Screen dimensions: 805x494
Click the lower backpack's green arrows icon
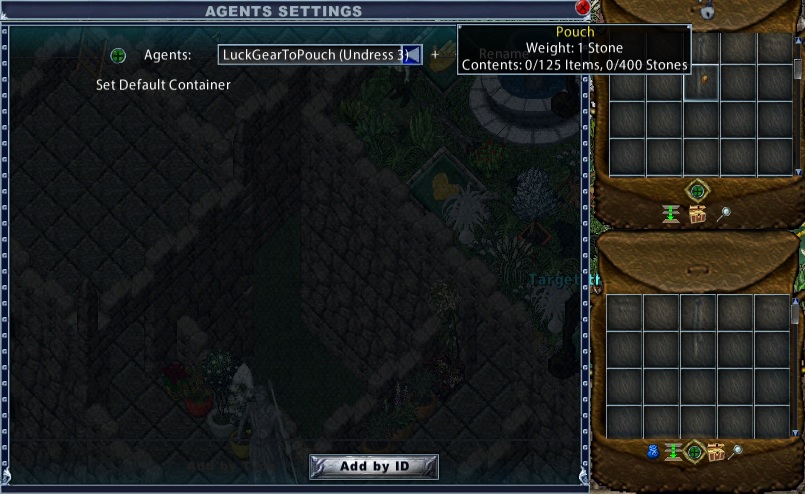(672, 452)
